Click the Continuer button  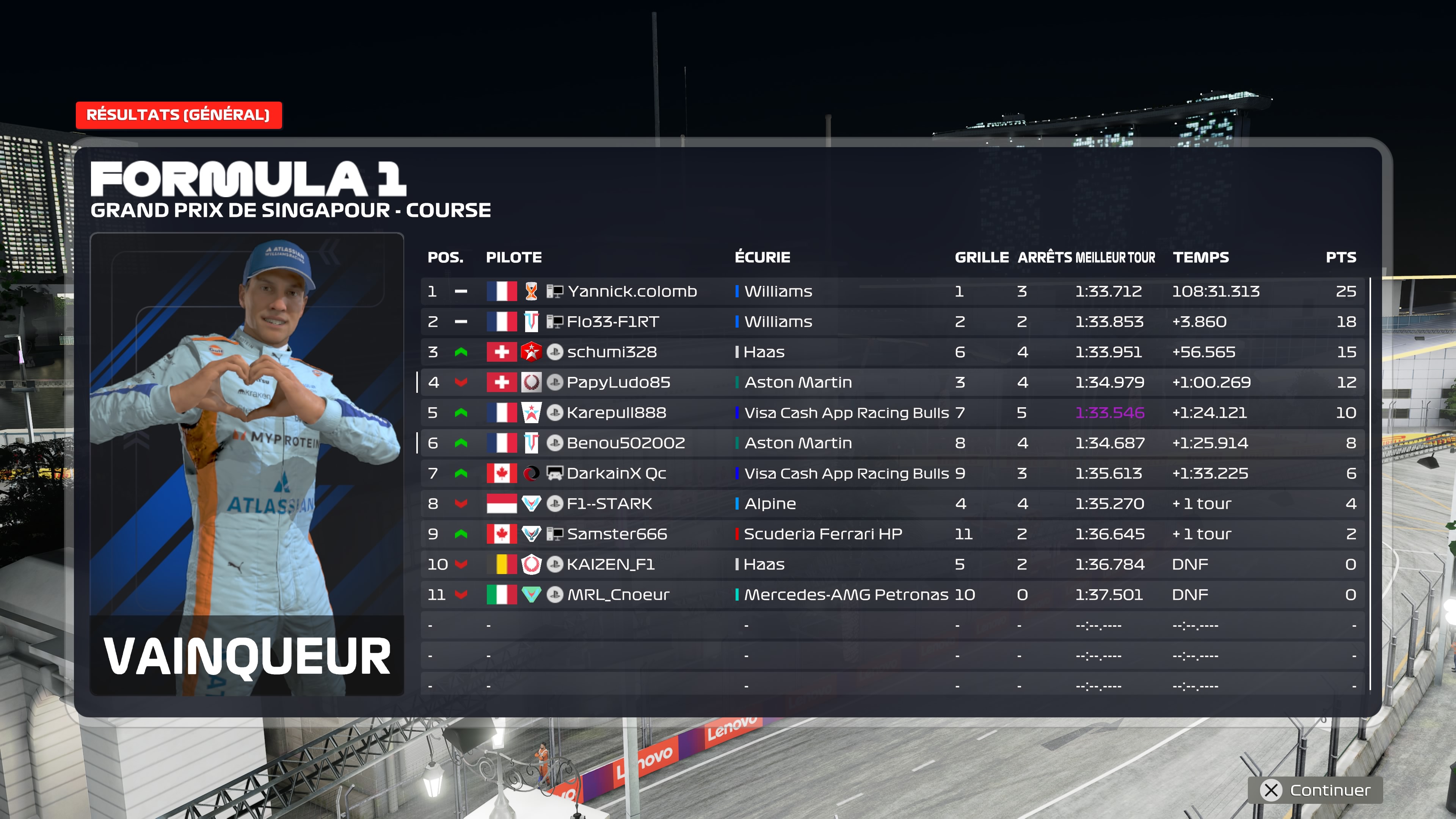tap(1316, 789)
